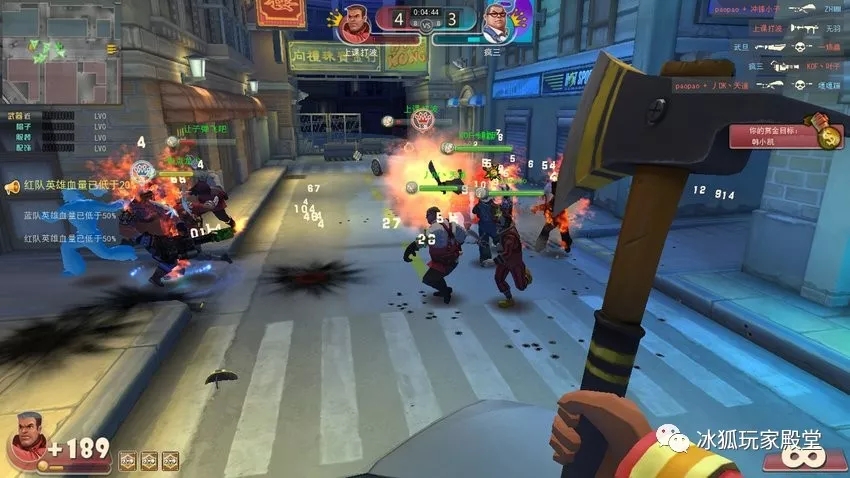This screenshot has height=478, width=850.
Task: Click the player portrait beside +189
Action: 24,449
